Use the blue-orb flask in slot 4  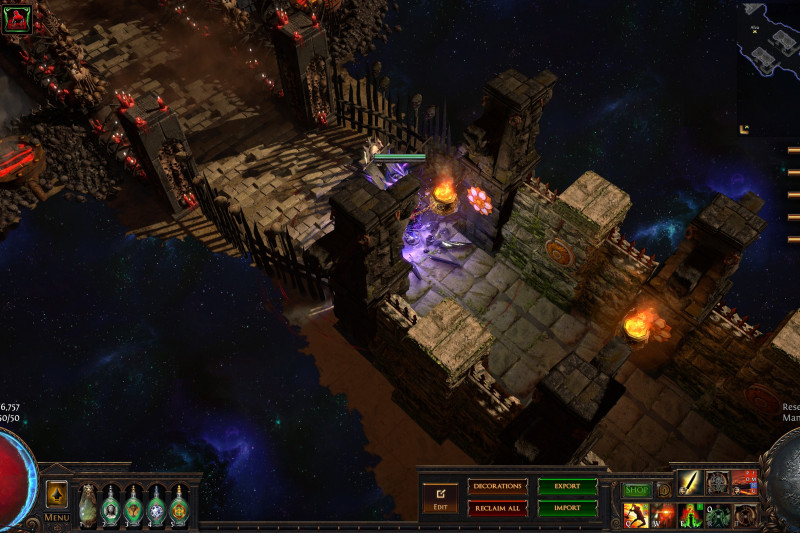(156, 506)
